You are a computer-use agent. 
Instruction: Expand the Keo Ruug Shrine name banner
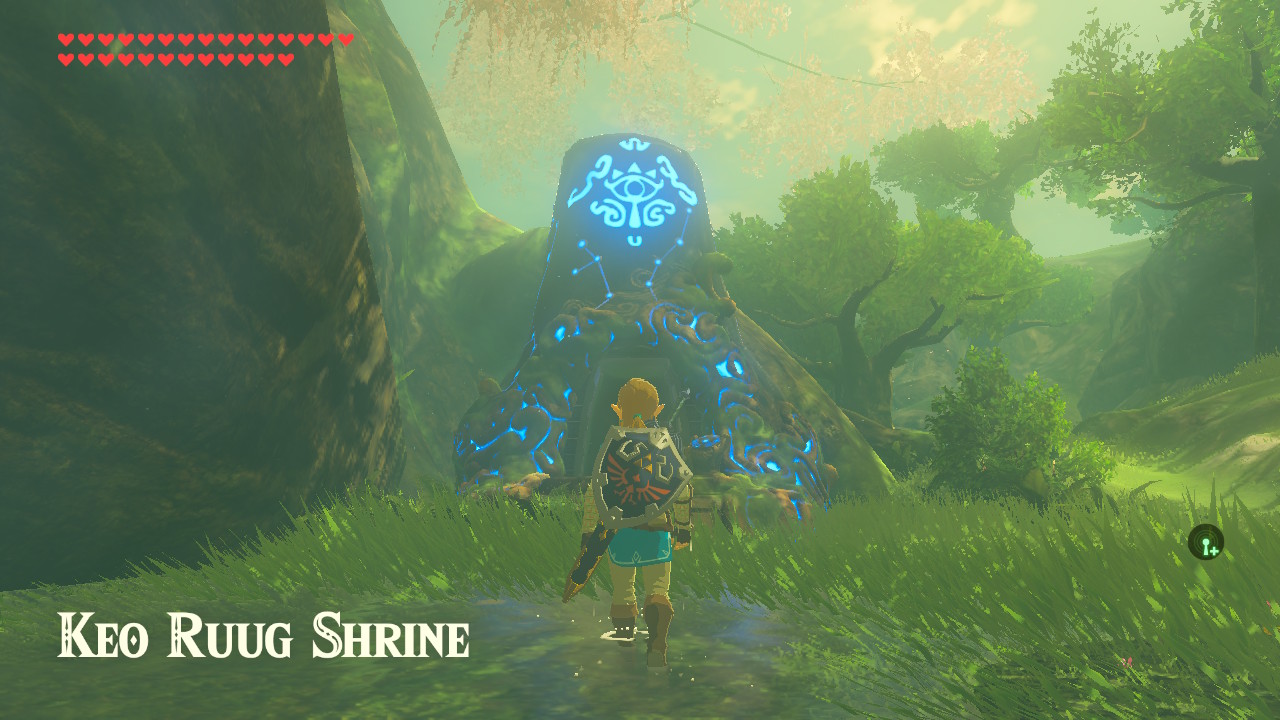[265, 633]
